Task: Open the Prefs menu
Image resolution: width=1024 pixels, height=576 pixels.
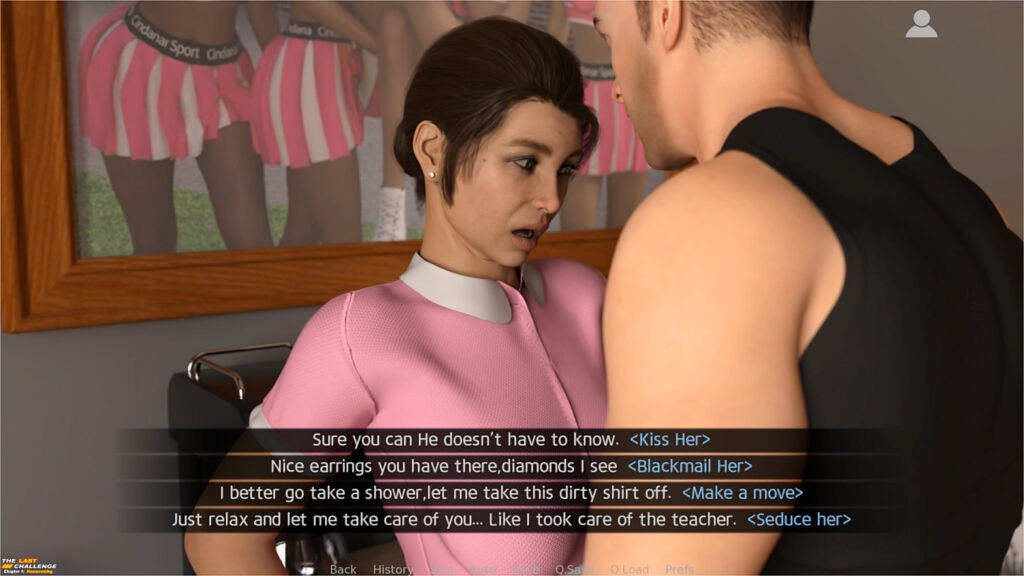Action: 679,569
